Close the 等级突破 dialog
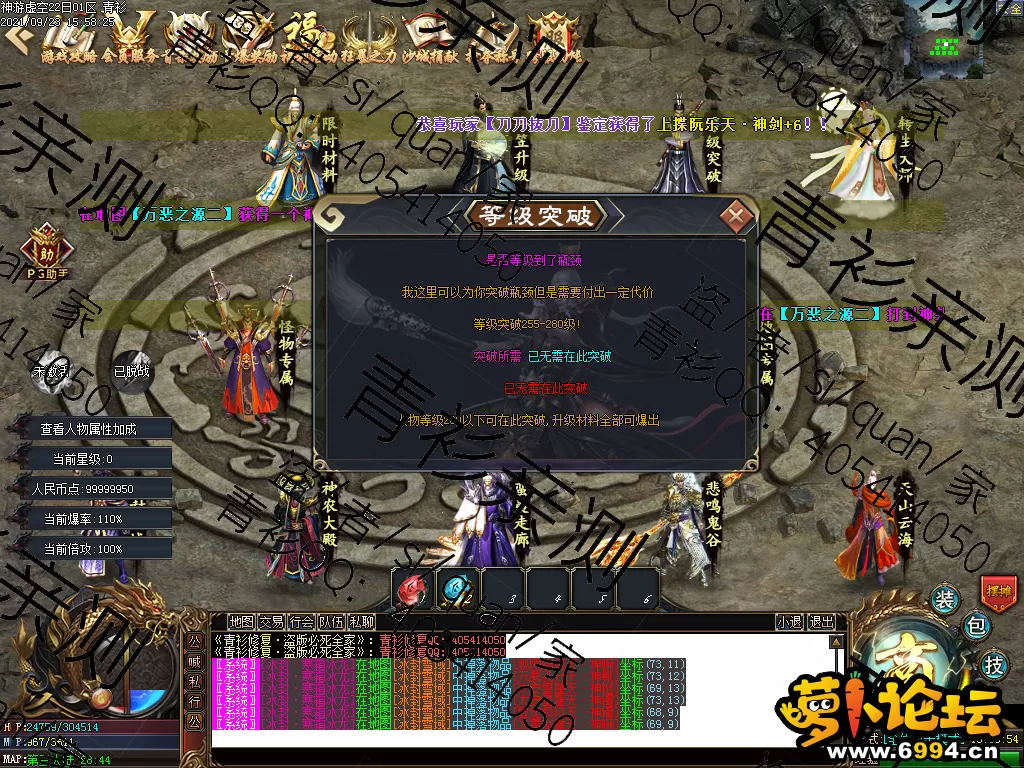Image resolution: width=1024 pixels, height=768 pixels. tap(737, 215)
